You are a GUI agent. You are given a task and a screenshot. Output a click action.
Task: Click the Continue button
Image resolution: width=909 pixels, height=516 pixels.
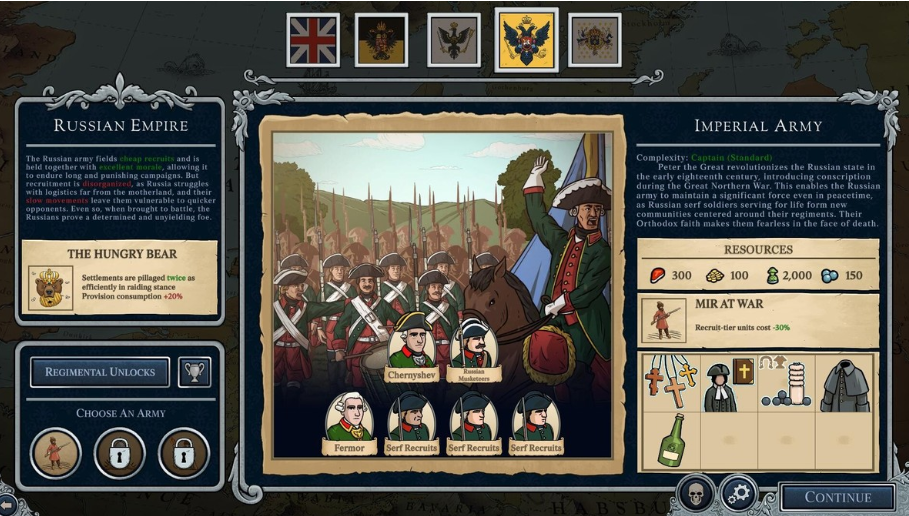tap(838, 497)
